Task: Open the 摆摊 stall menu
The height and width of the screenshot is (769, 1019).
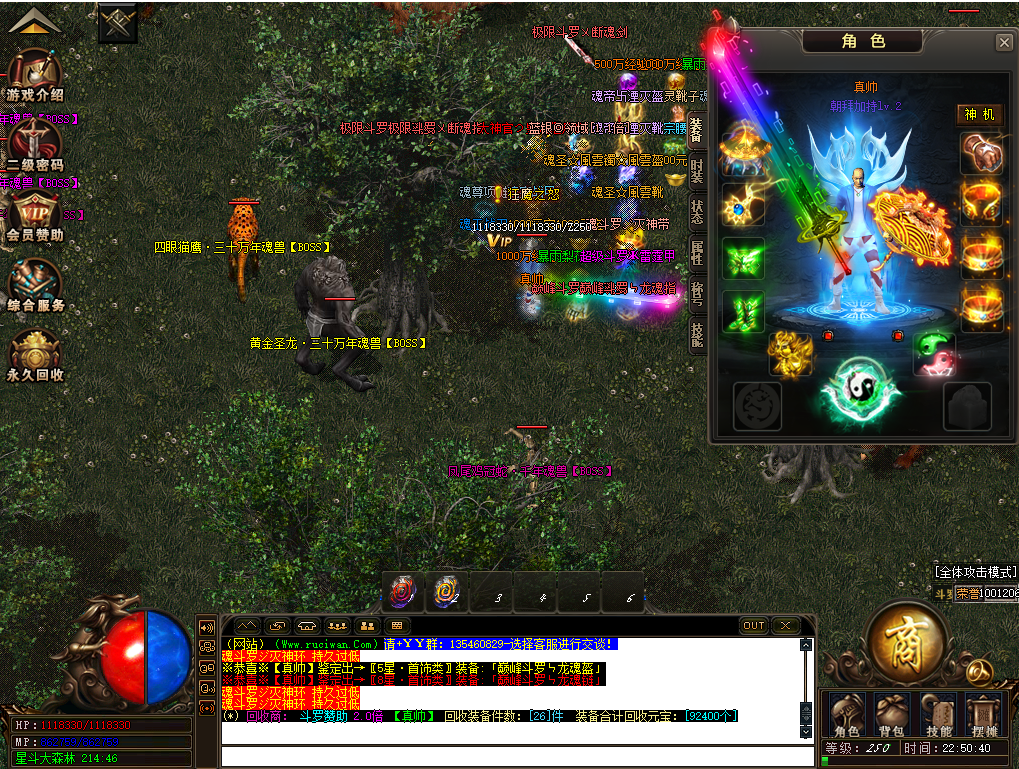Action: [984, 716]
